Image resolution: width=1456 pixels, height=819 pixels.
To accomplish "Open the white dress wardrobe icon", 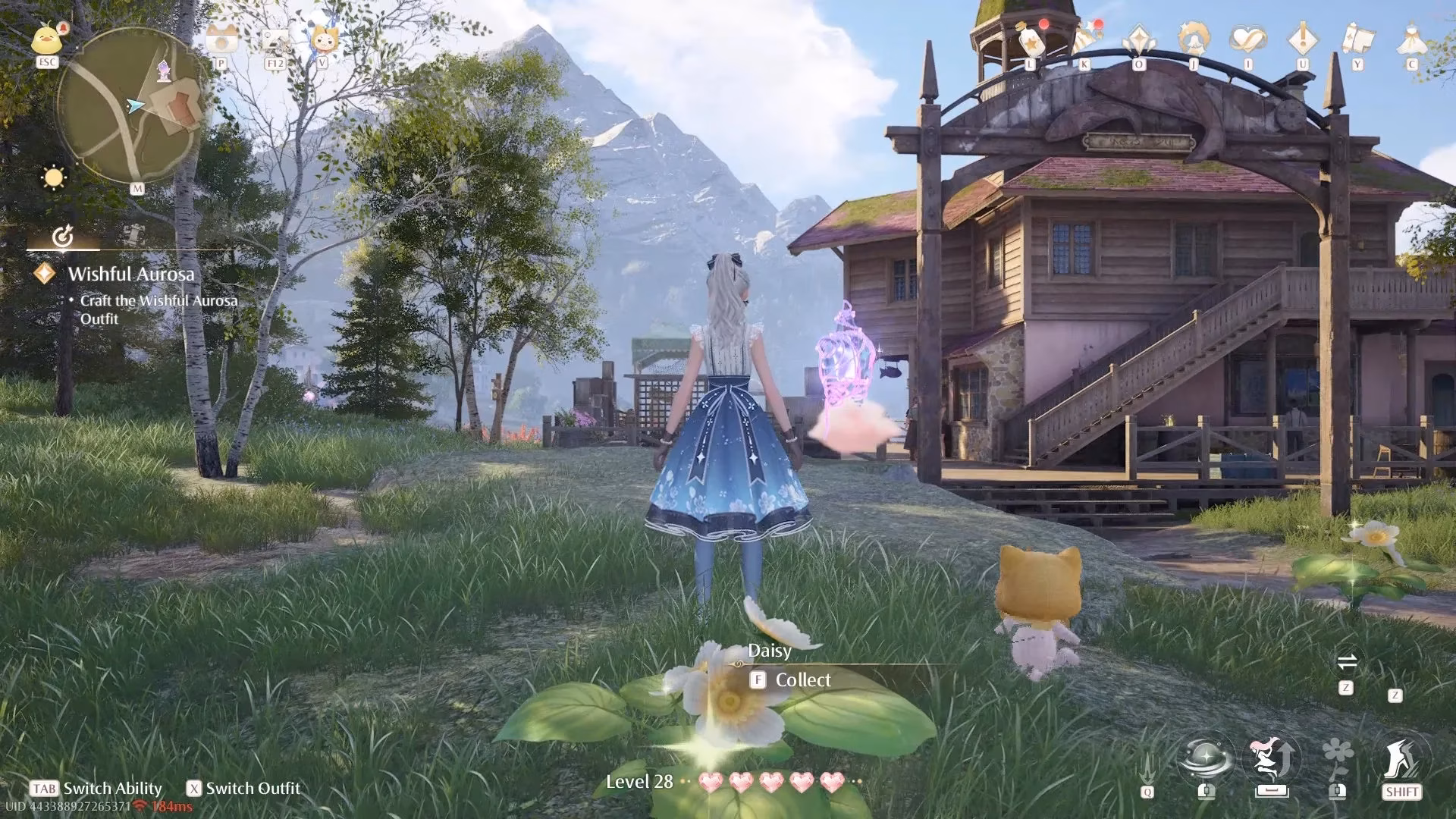I will tap(1412, 39).
